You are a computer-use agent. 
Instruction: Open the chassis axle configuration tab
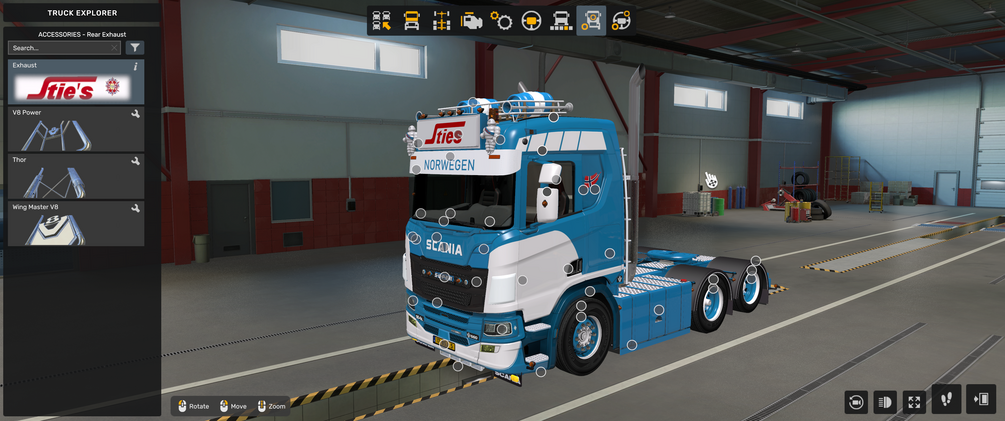click(x=441, y=20)
